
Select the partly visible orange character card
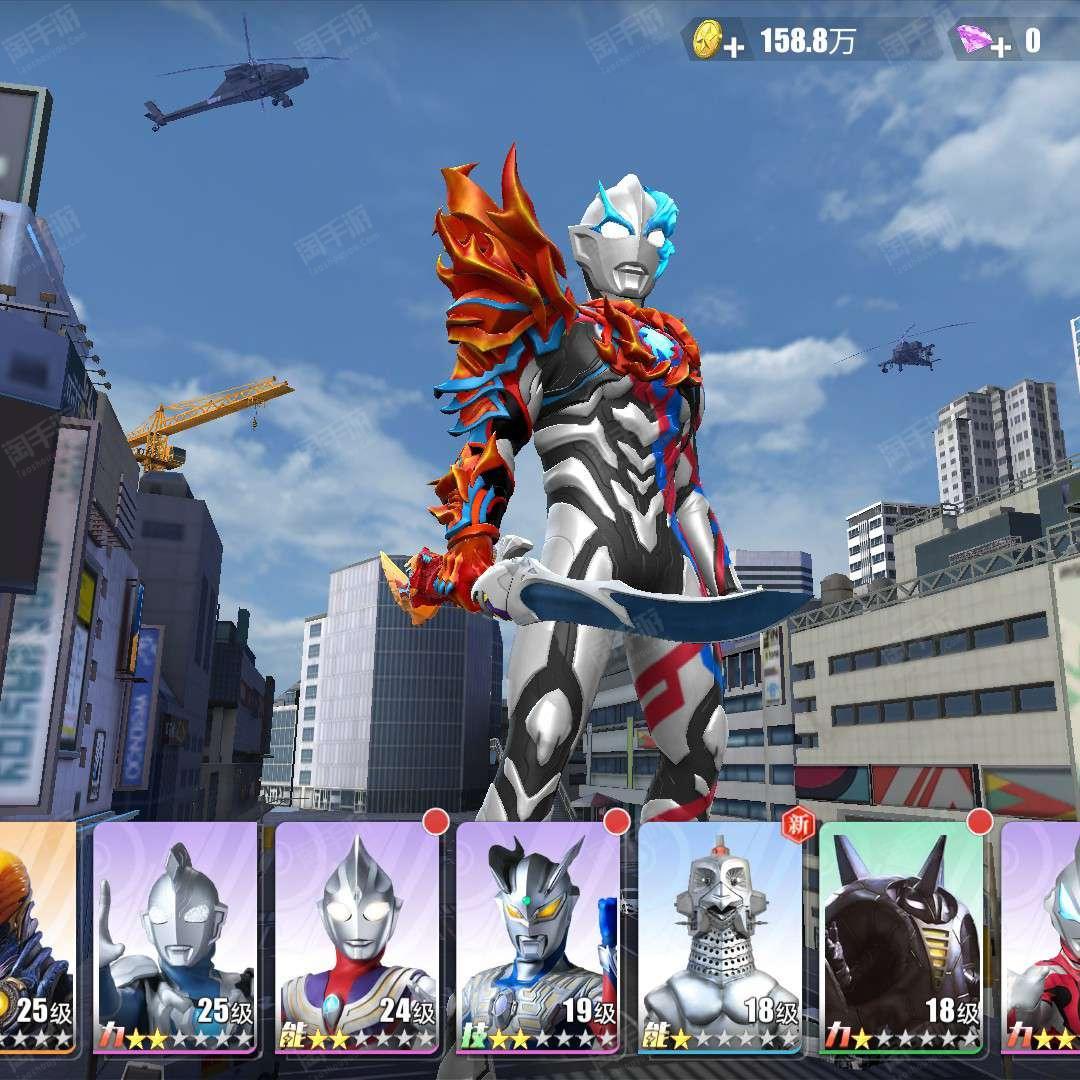pos(36,937)
